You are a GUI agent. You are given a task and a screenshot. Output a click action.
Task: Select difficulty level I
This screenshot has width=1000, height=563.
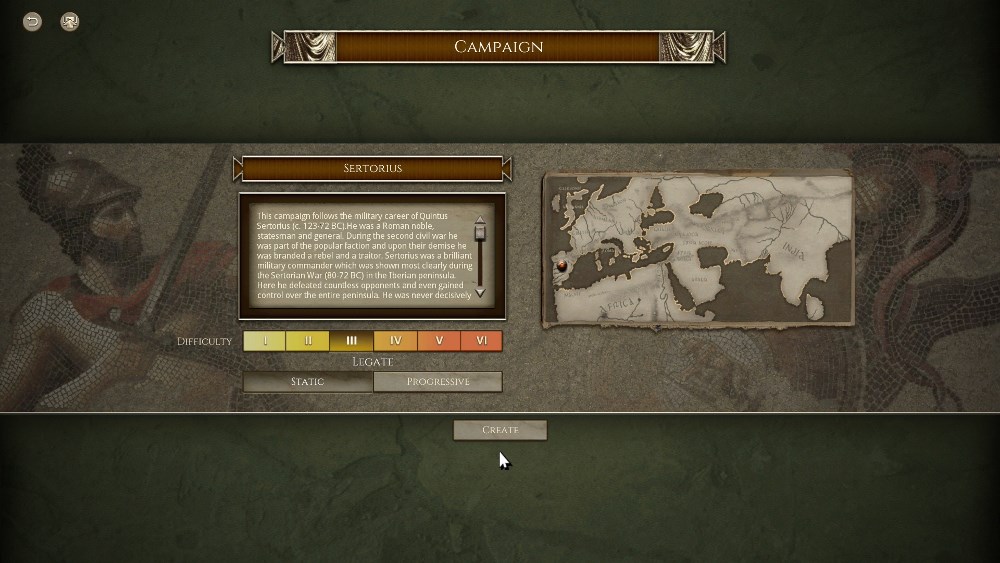coord(265,341)
